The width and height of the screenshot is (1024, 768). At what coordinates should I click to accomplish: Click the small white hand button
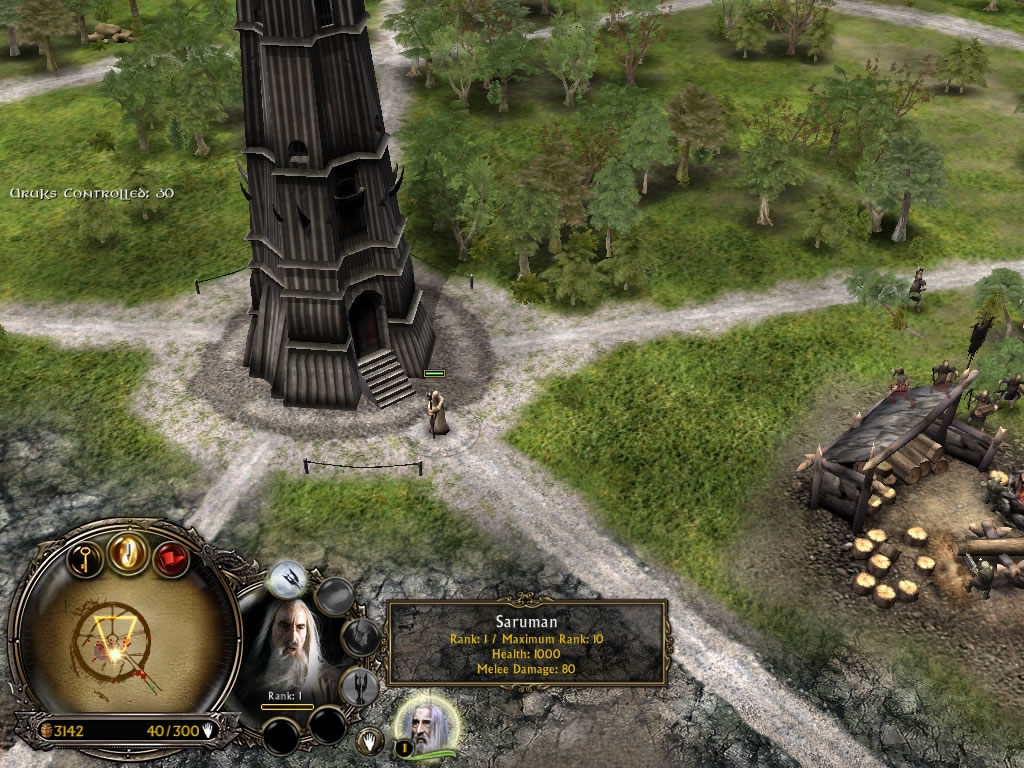[370, 741]
